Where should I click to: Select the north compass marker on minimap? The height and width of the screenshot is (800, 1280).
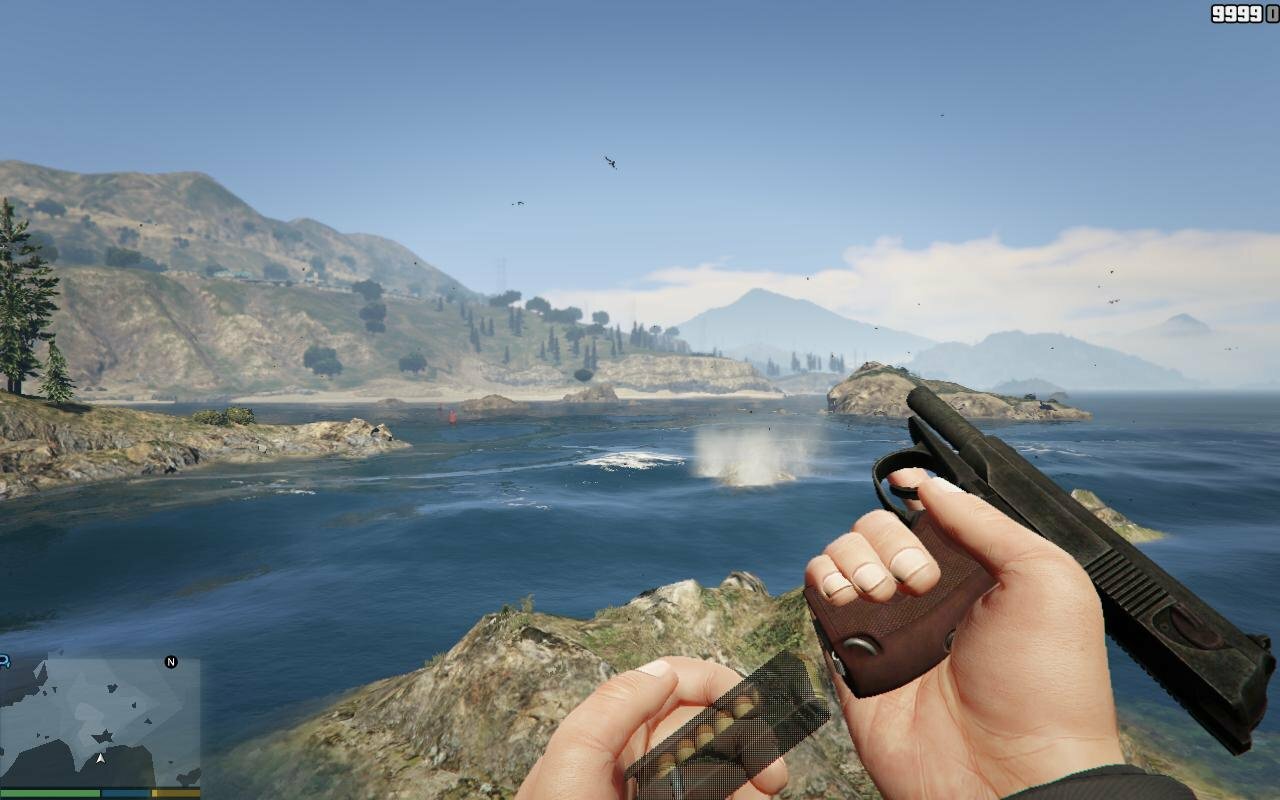171,662
